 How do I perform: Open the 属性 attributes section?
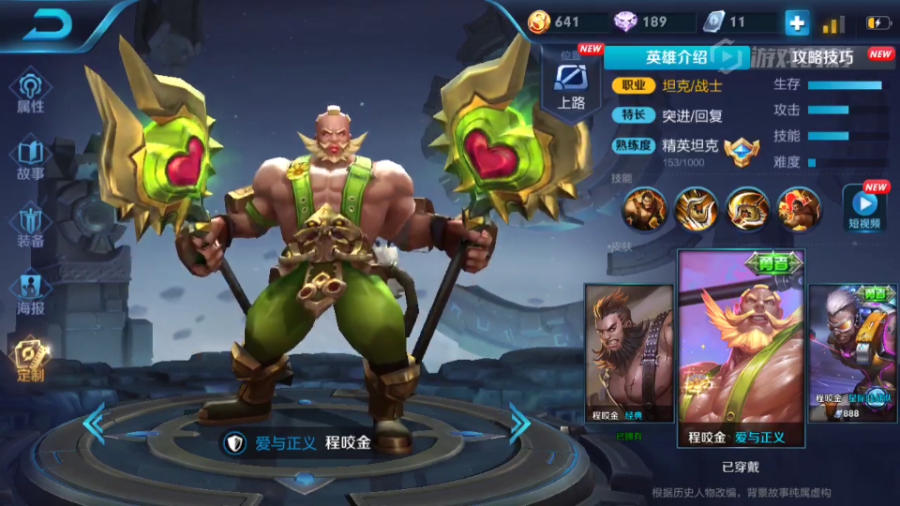coord(30,91)
